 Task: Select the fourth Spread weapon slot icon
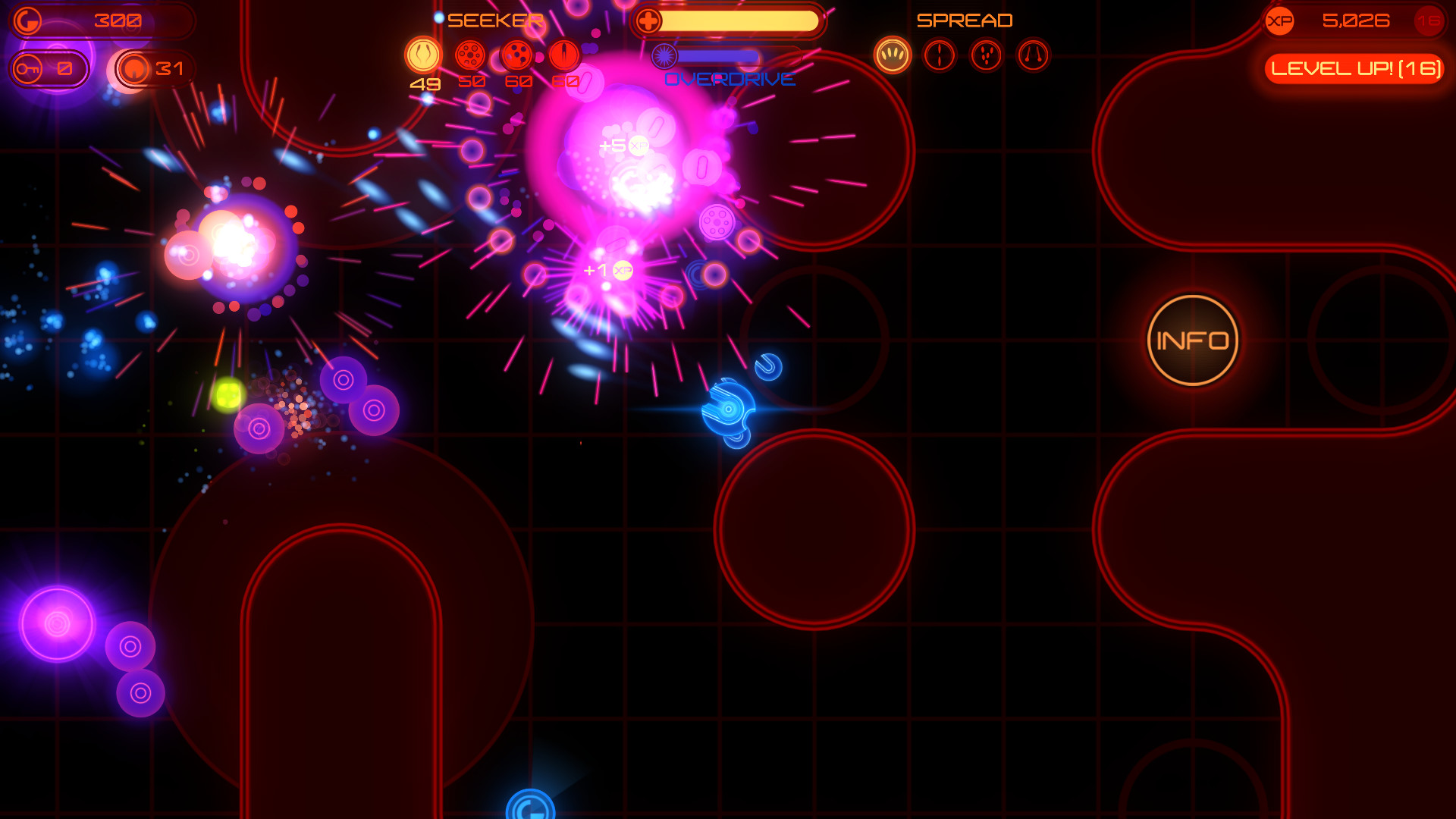pyautogui.click(x=1031, y=55)
